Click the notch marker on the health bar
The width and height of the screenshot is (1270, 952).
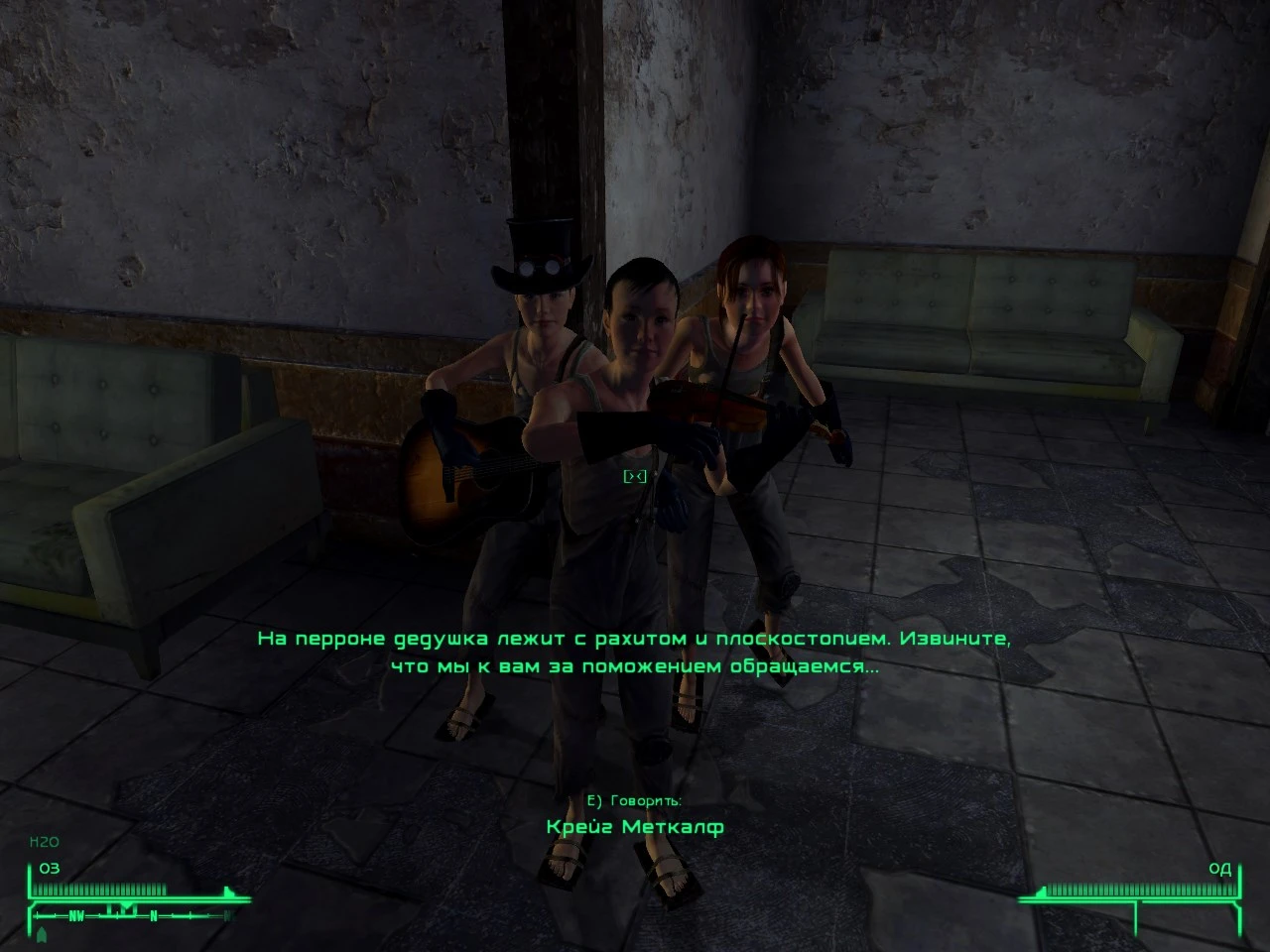click(228, 890)
